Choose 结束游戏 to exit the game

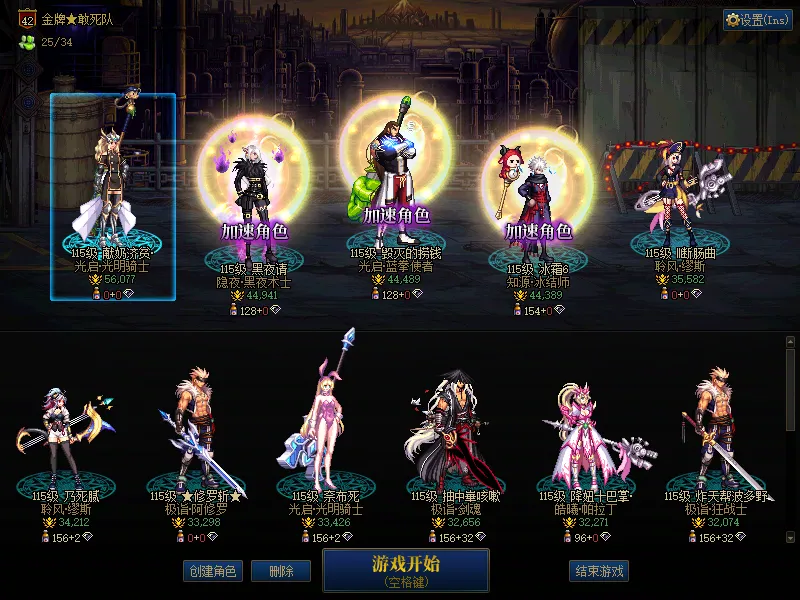point(599,571)
